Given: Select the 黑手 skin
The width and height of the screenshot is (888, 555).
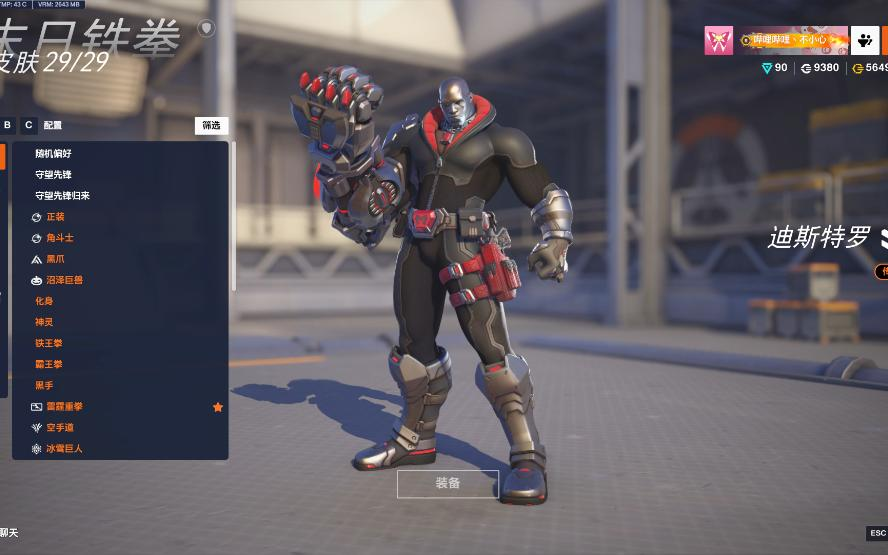Looking at the screenshot, I should [44, 385].
